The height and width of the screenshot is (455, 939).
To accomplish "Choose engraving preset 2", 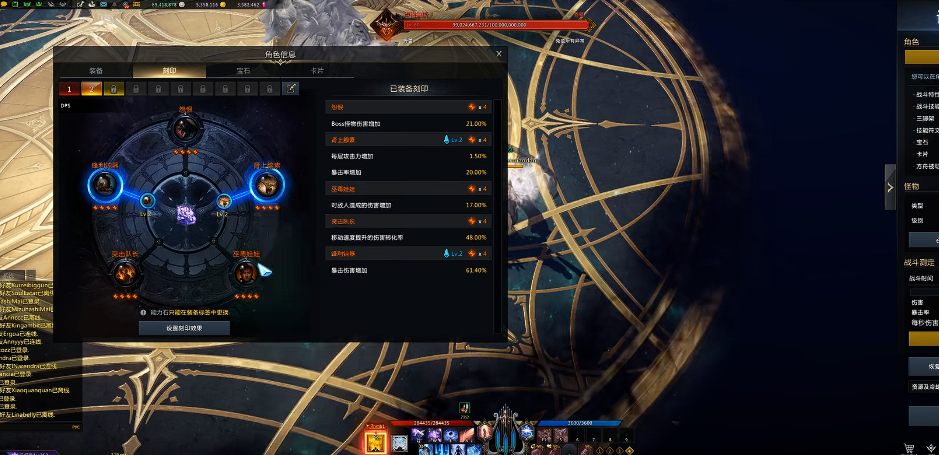I will point(93,89).
